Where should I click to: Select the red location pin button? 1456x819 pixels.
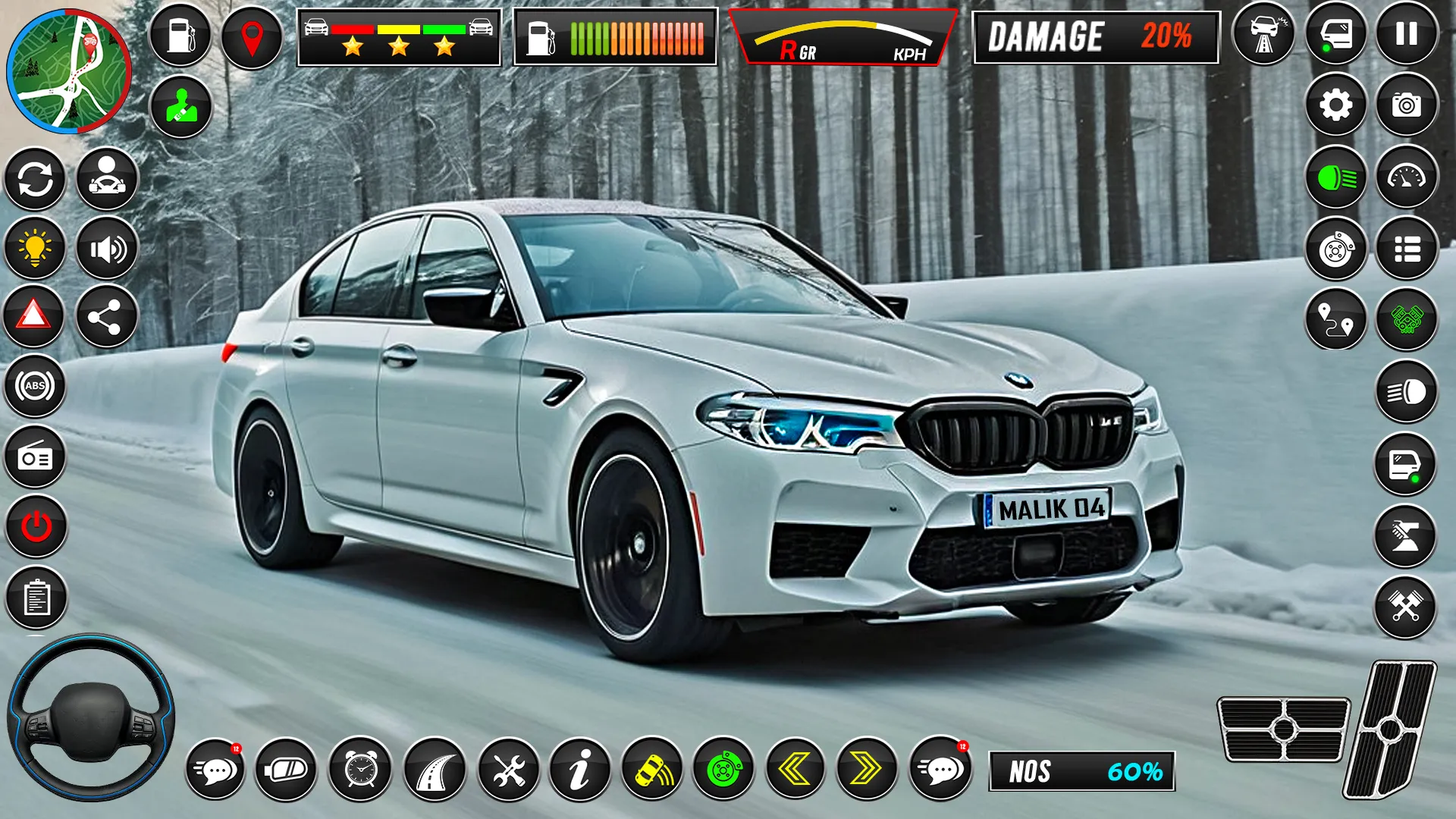pyautogui.click(x=251, y=36)
